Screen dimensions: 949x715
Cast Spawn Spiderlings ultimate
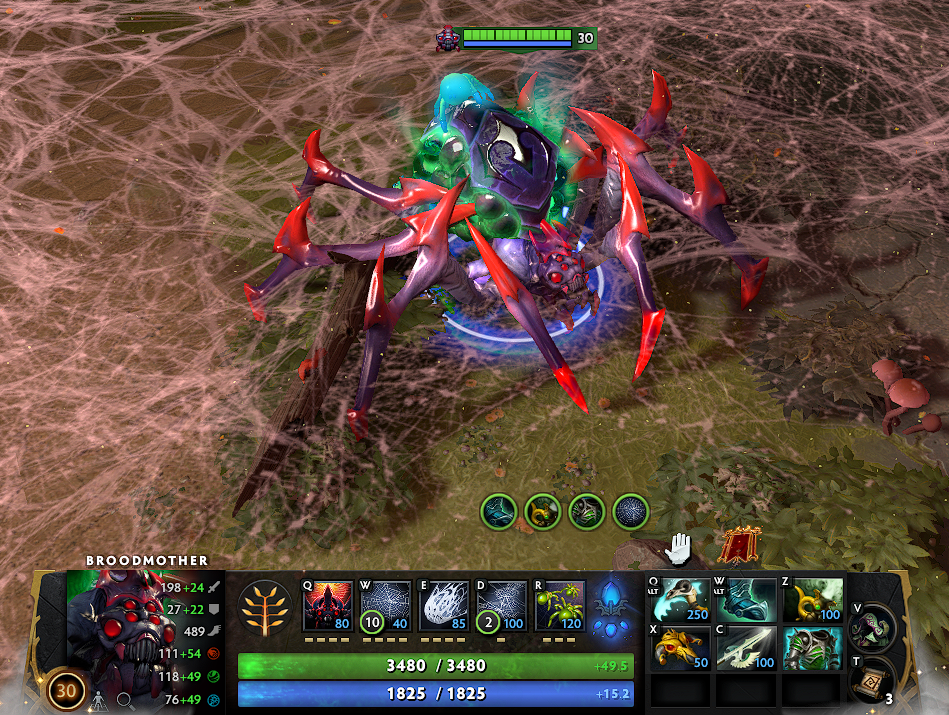click(x=559, y=605)
